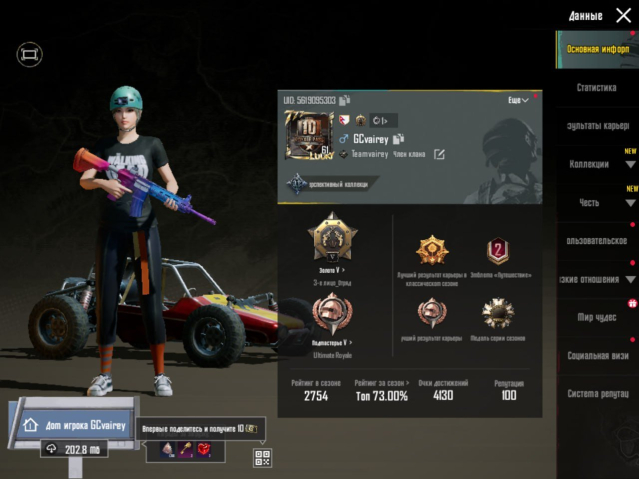Copy the GCvairey nickname

398,139
